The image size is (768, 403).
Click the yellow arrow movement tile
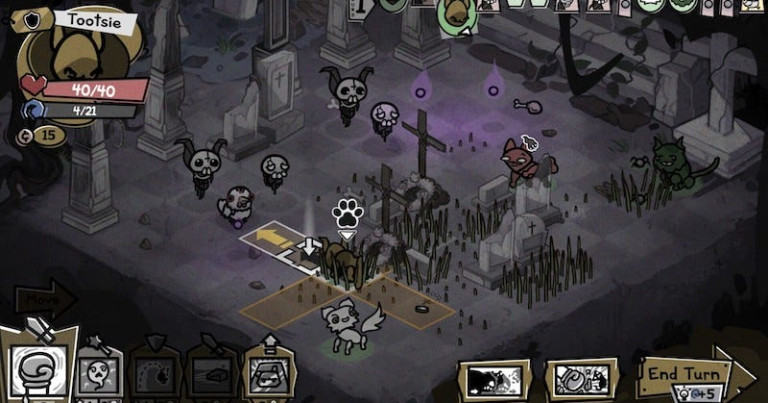pos(270,238)
